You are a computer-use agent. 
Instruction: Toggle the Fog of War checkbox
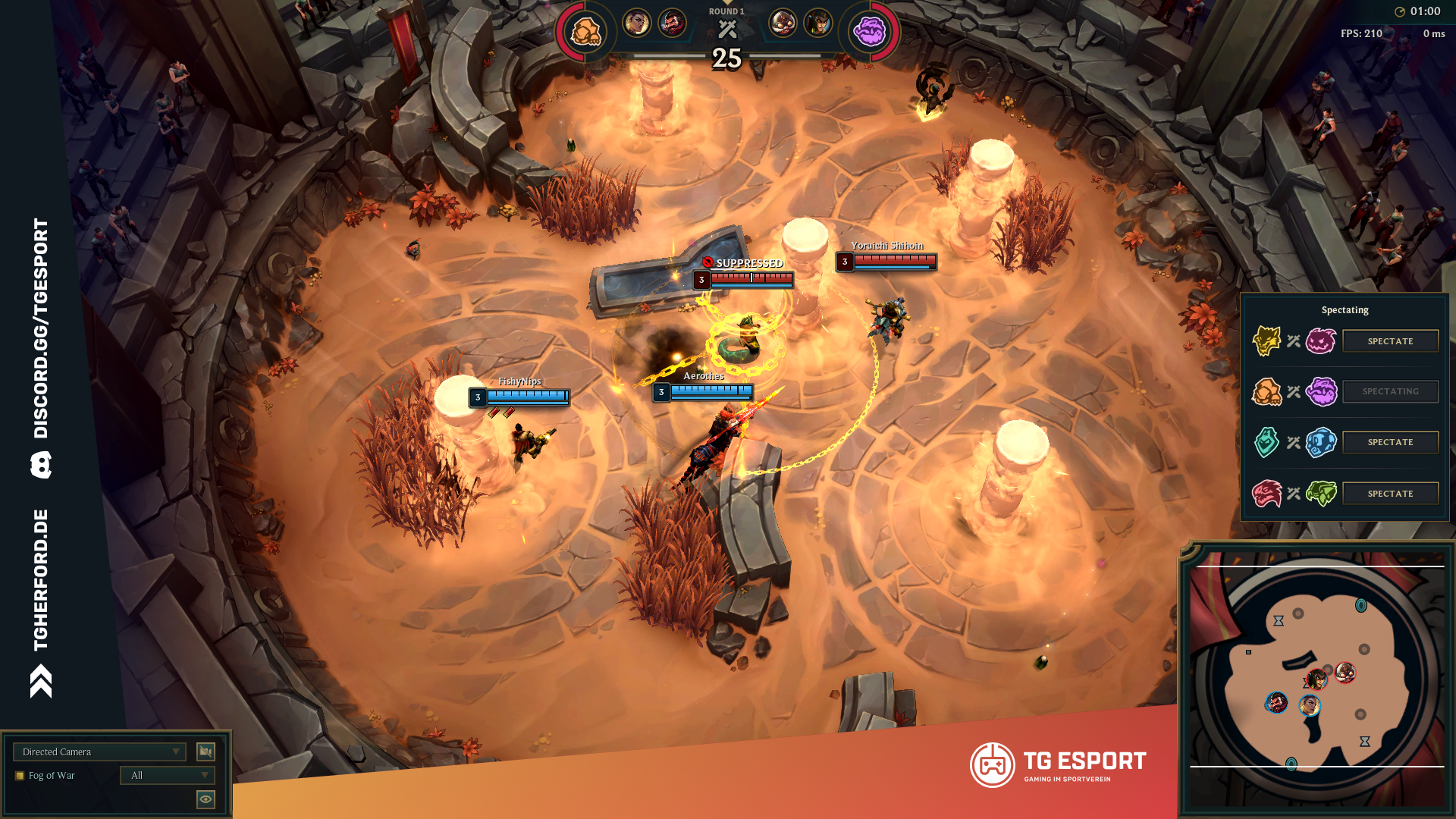coord(20,776)
